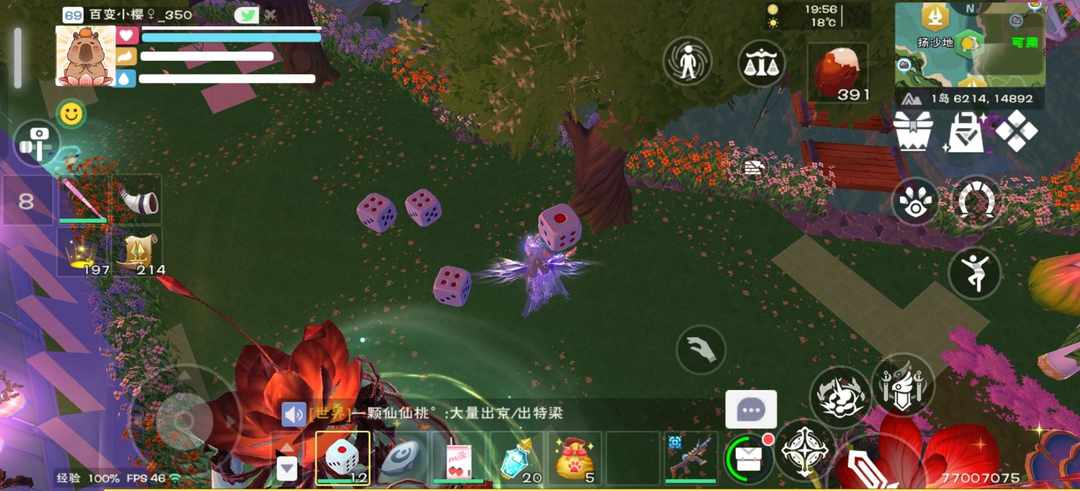The image size is (1080, 491).
Task: Open the shopping bag store icon
Action: pos(965,132)
